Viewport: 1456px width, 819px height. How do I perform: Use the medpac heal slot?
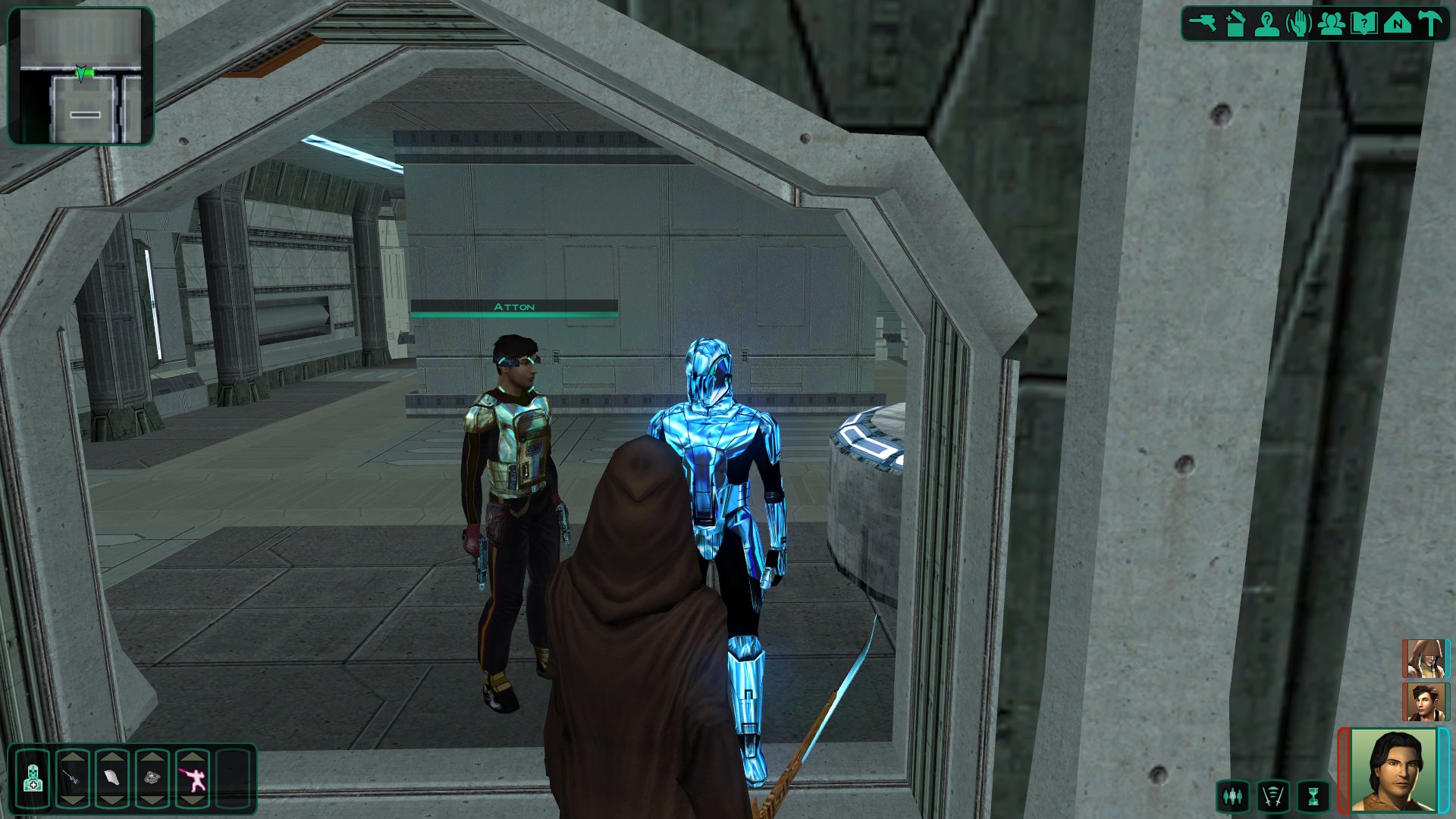point(33,779)
